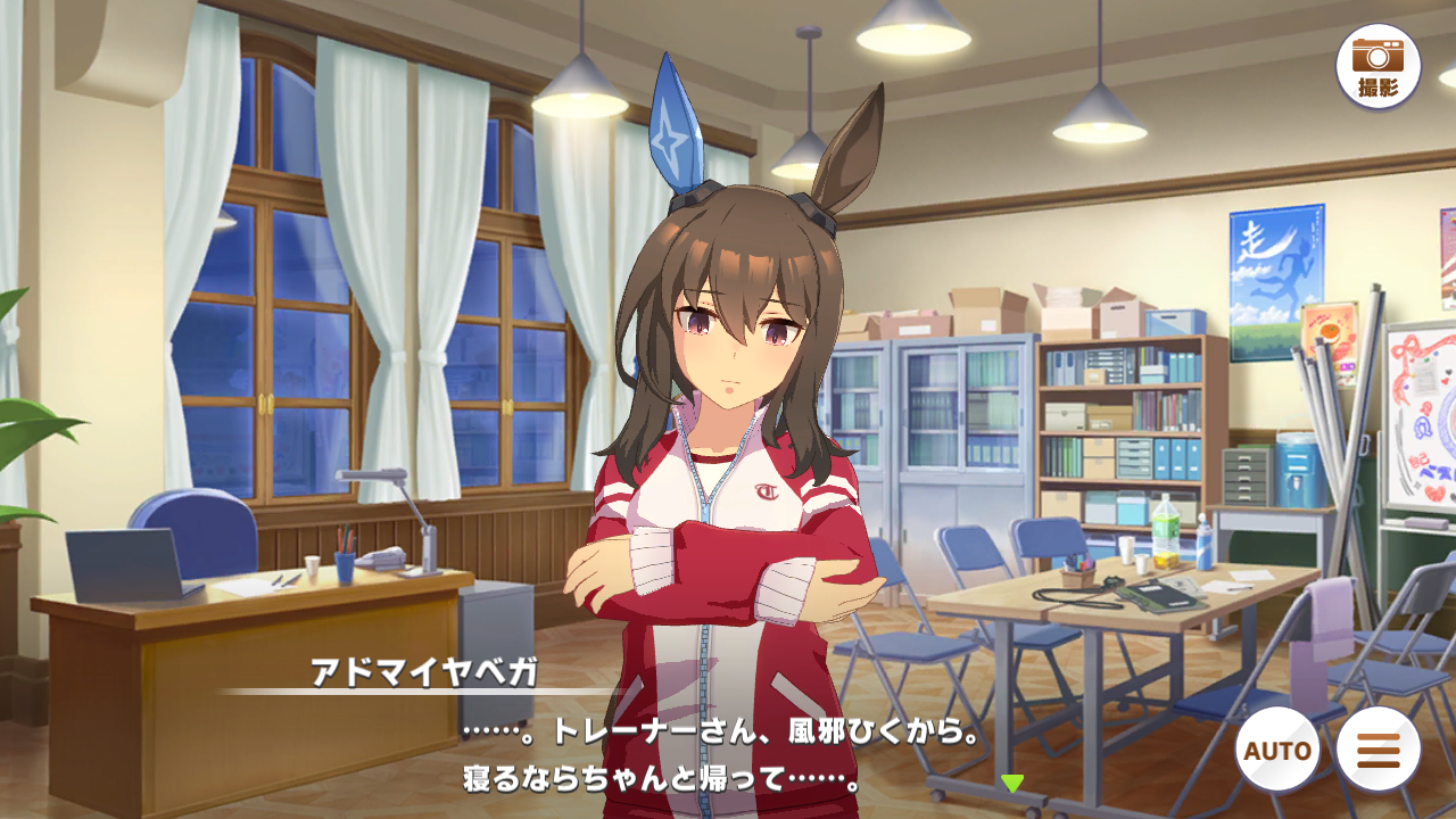This screenshot has height=819, width=1456.
Task: Toggle AUTO dialogue playback
Action: coord(1277,750)
